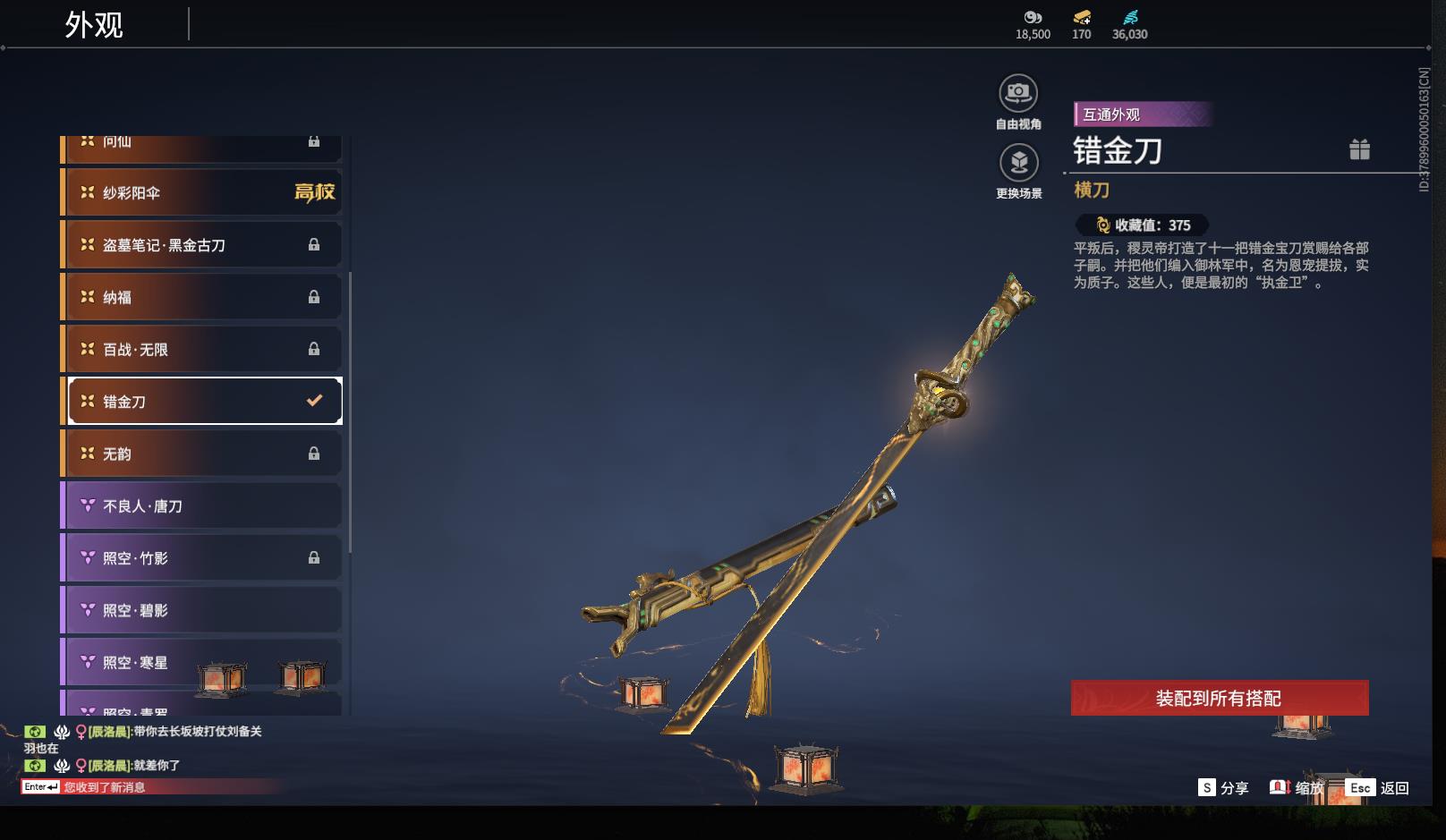This screenshot has height=840, width=1446.
Task: Apply with 装配到所有搭配 button
Action: (1219, 698)
